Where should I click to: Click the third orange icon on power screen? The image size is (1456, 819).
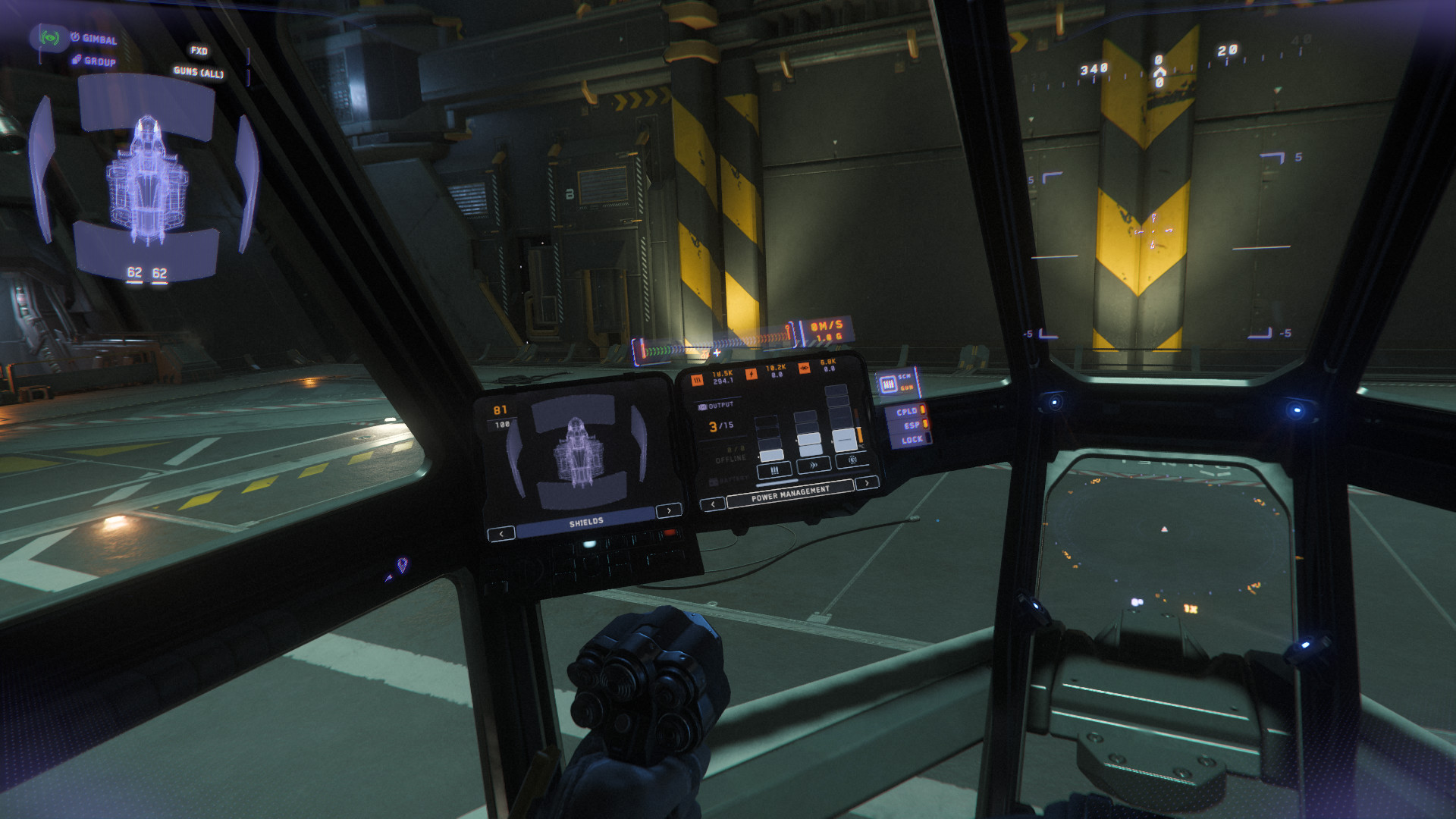tap(805, 369)
